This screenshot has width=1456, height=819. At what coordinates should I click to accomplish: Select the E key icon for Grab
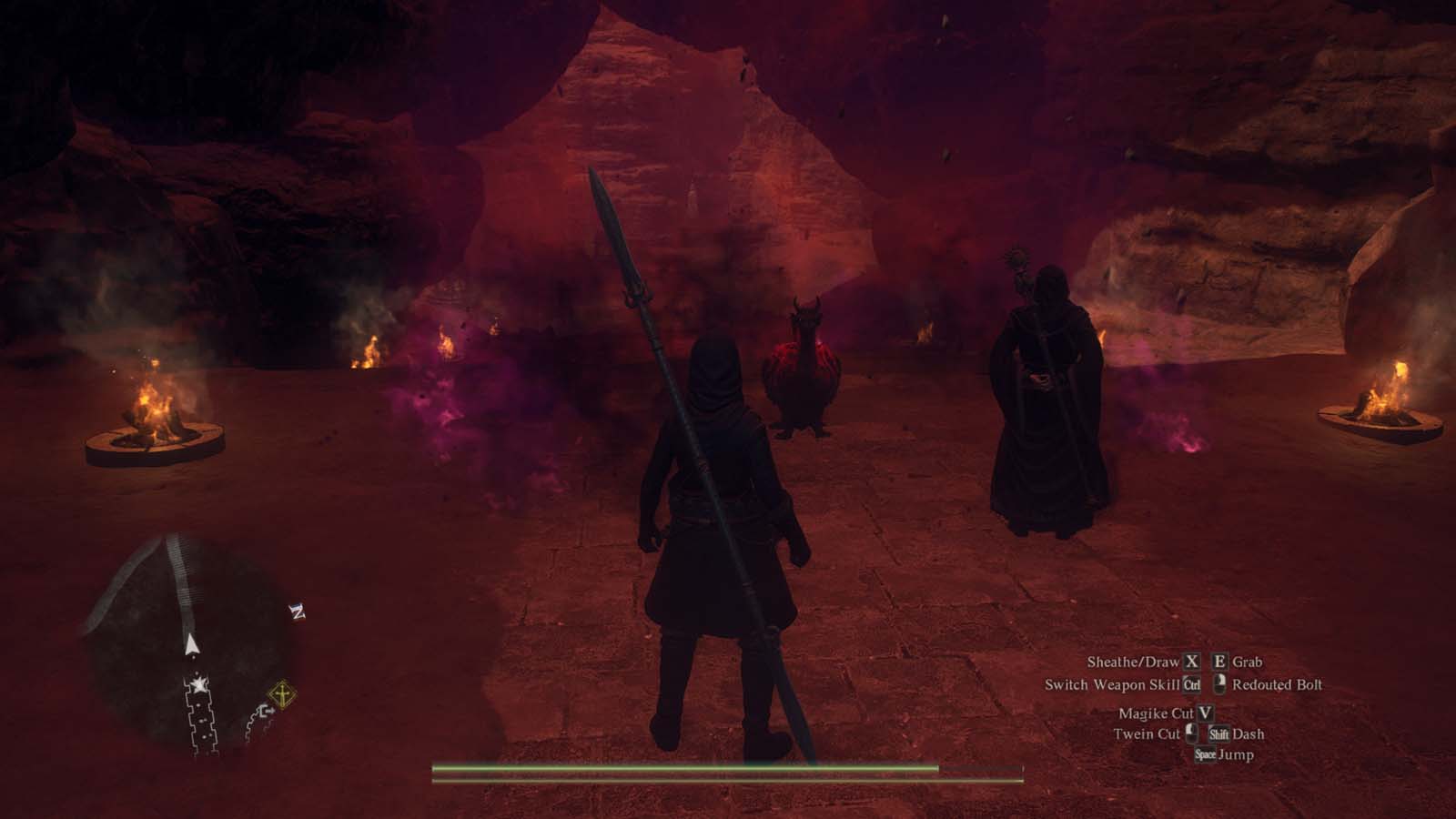(x=1219, y=662)
